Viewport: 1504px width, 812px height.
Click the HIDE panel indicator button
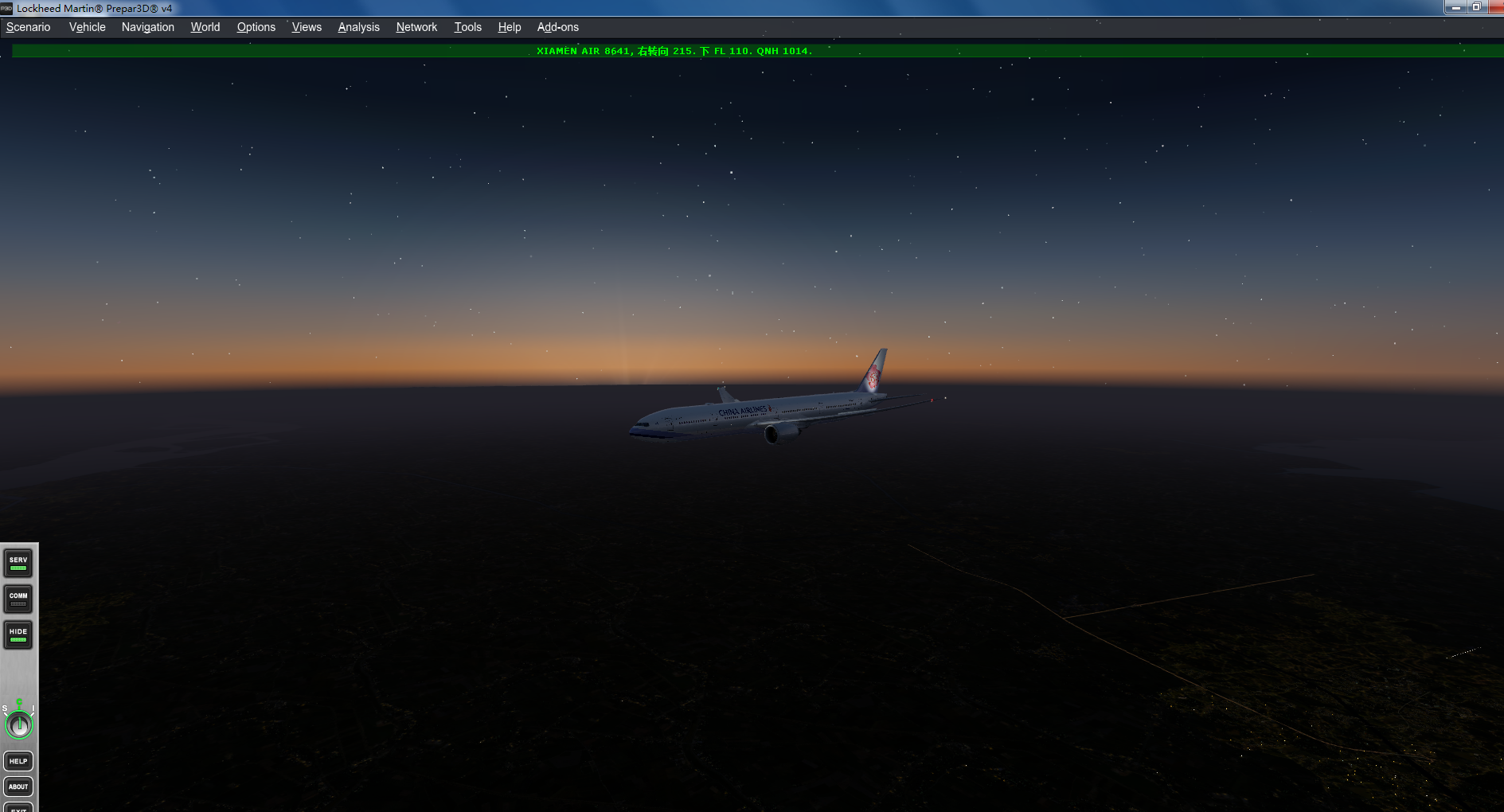[18, 634]
